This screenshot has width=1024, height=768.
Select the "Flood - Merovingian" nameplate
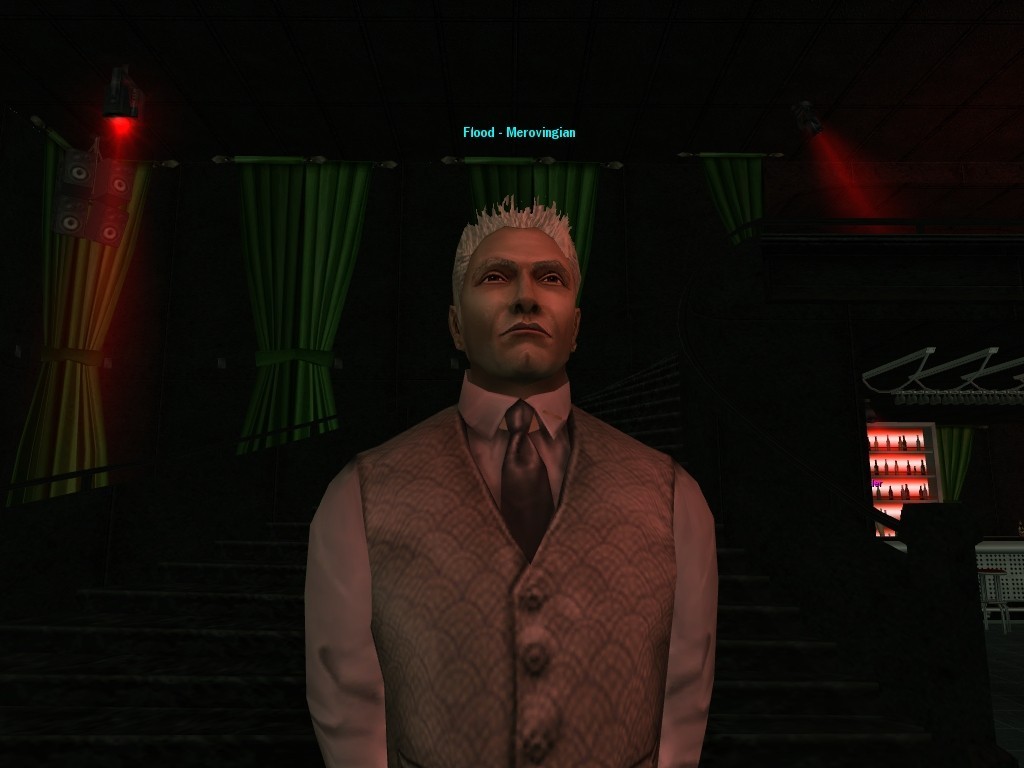[x=519, y=132]
